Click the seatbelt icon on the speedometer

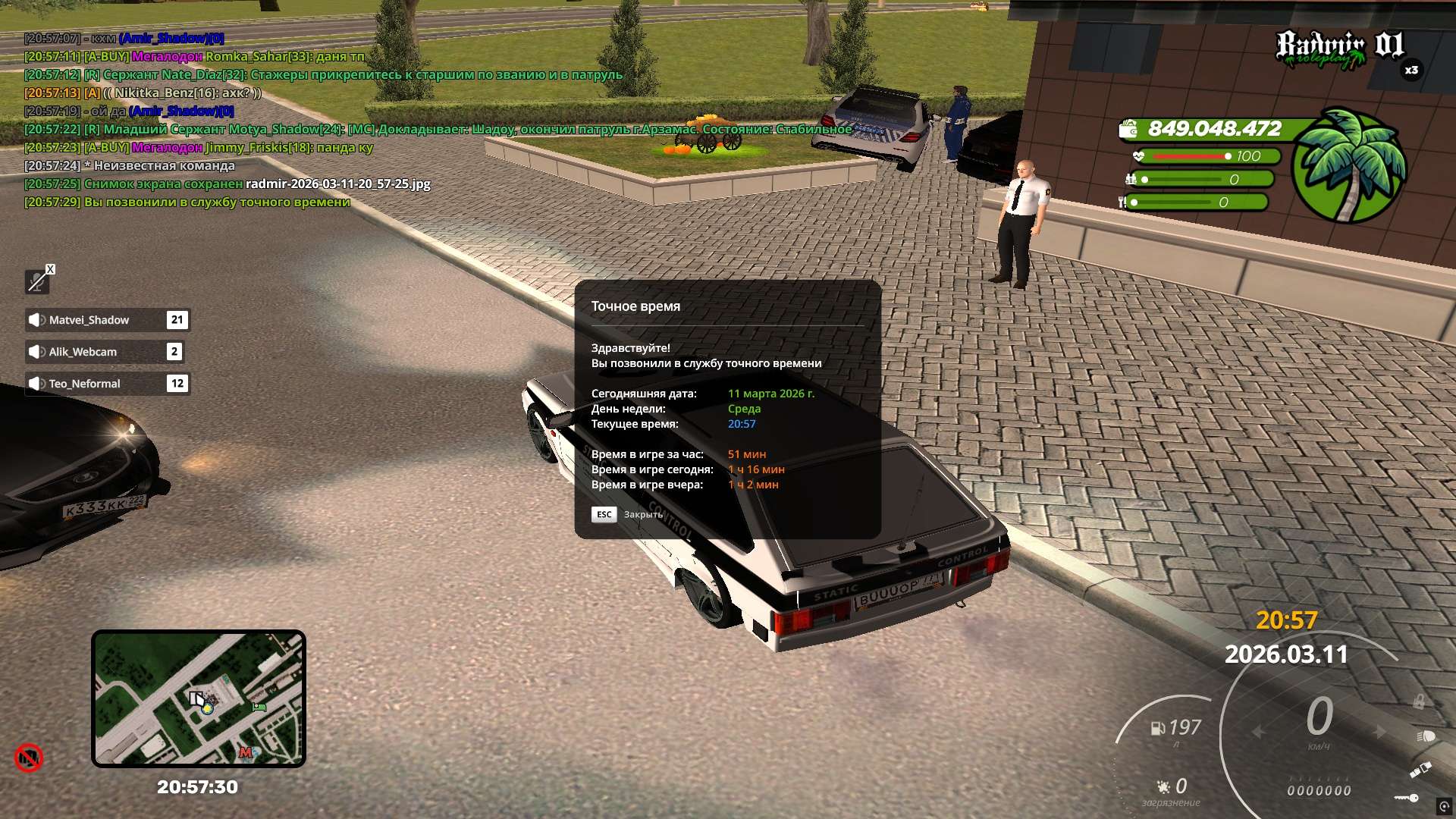pyautogui.click(x=1420, y=770)
